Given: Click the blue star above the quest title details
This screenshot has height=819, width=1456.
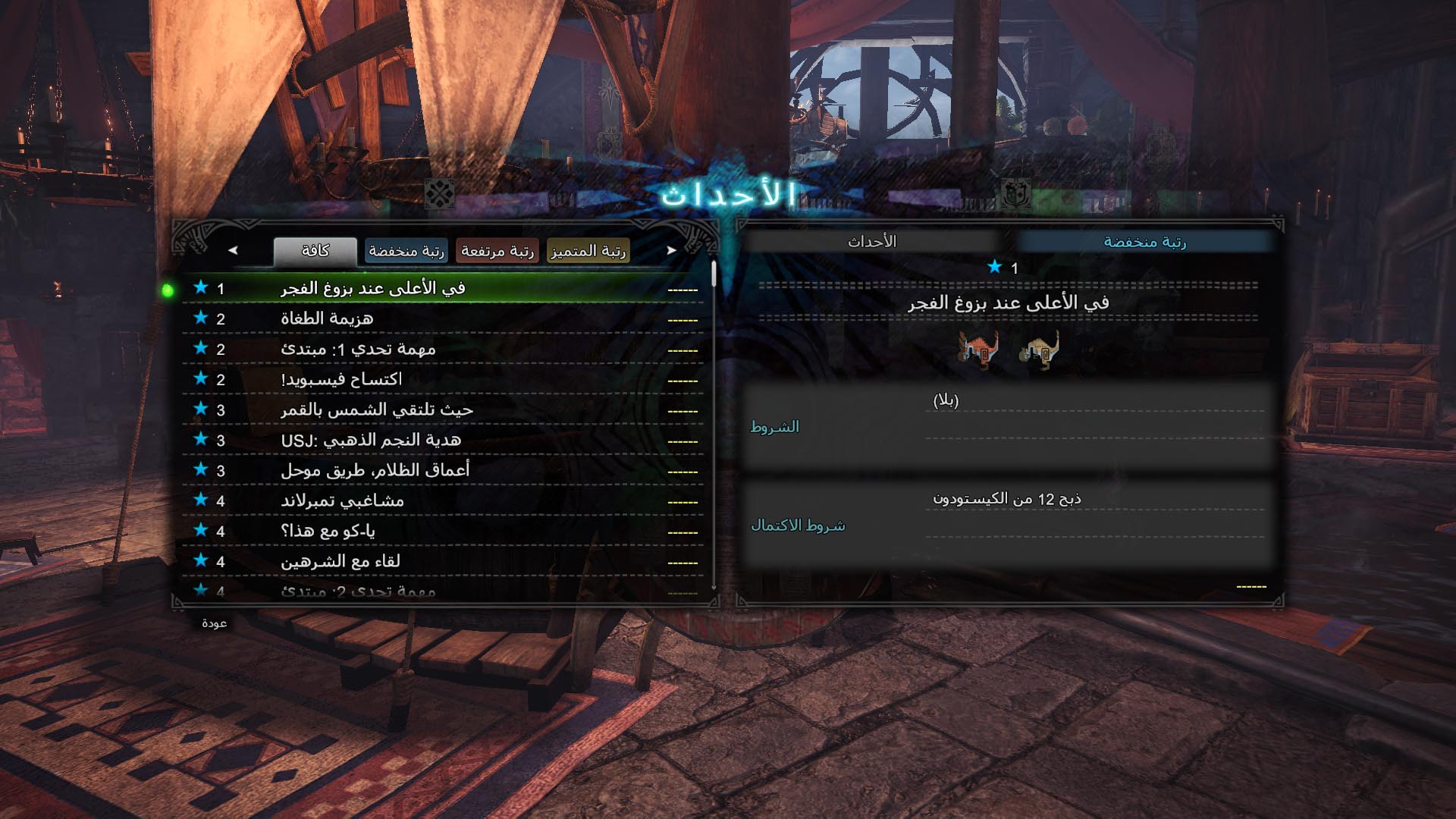Looking at the screenshot, I should 993,267.
